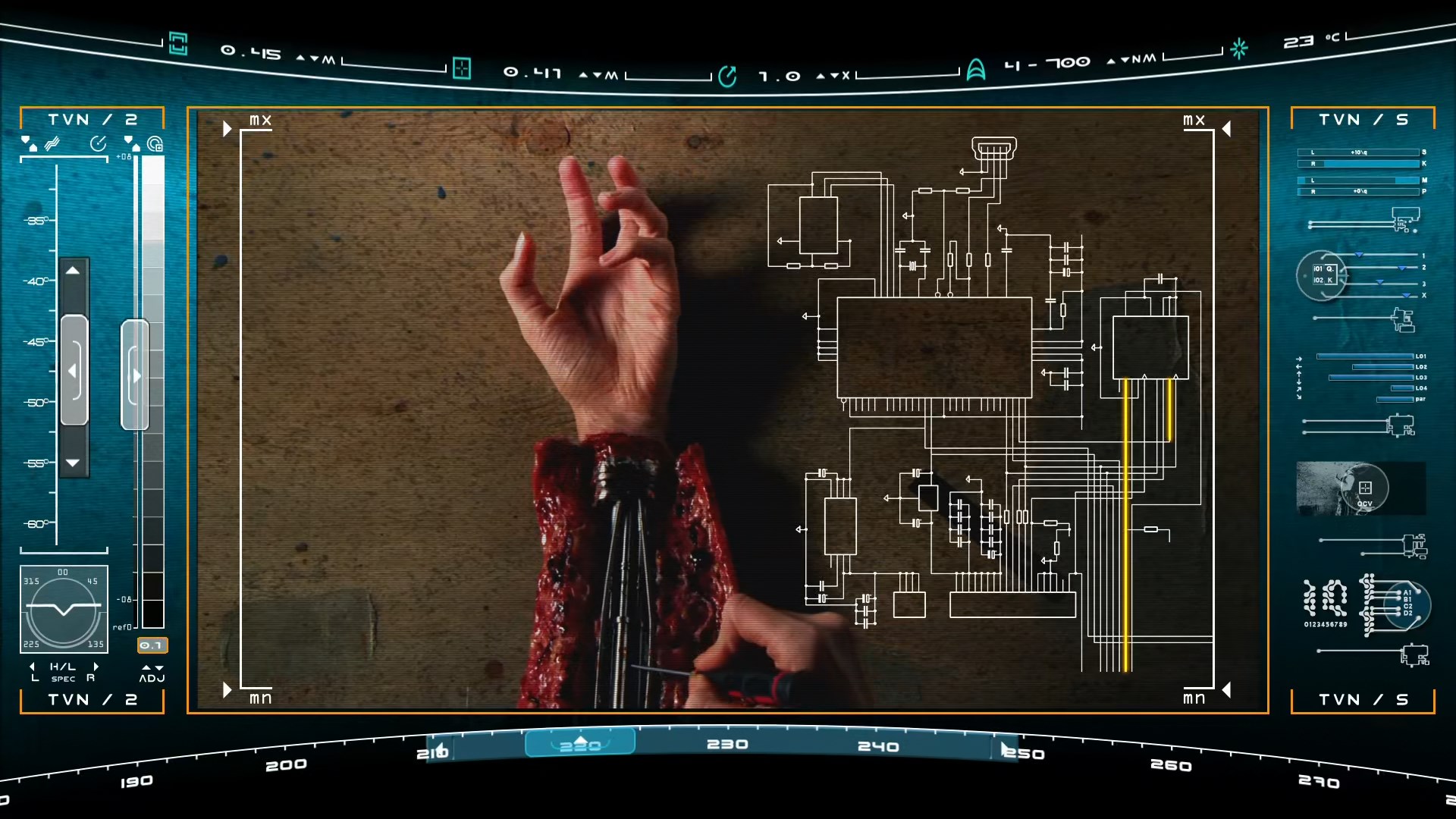Select the wavelength icon beside 4-700 NM

(976, 70)
